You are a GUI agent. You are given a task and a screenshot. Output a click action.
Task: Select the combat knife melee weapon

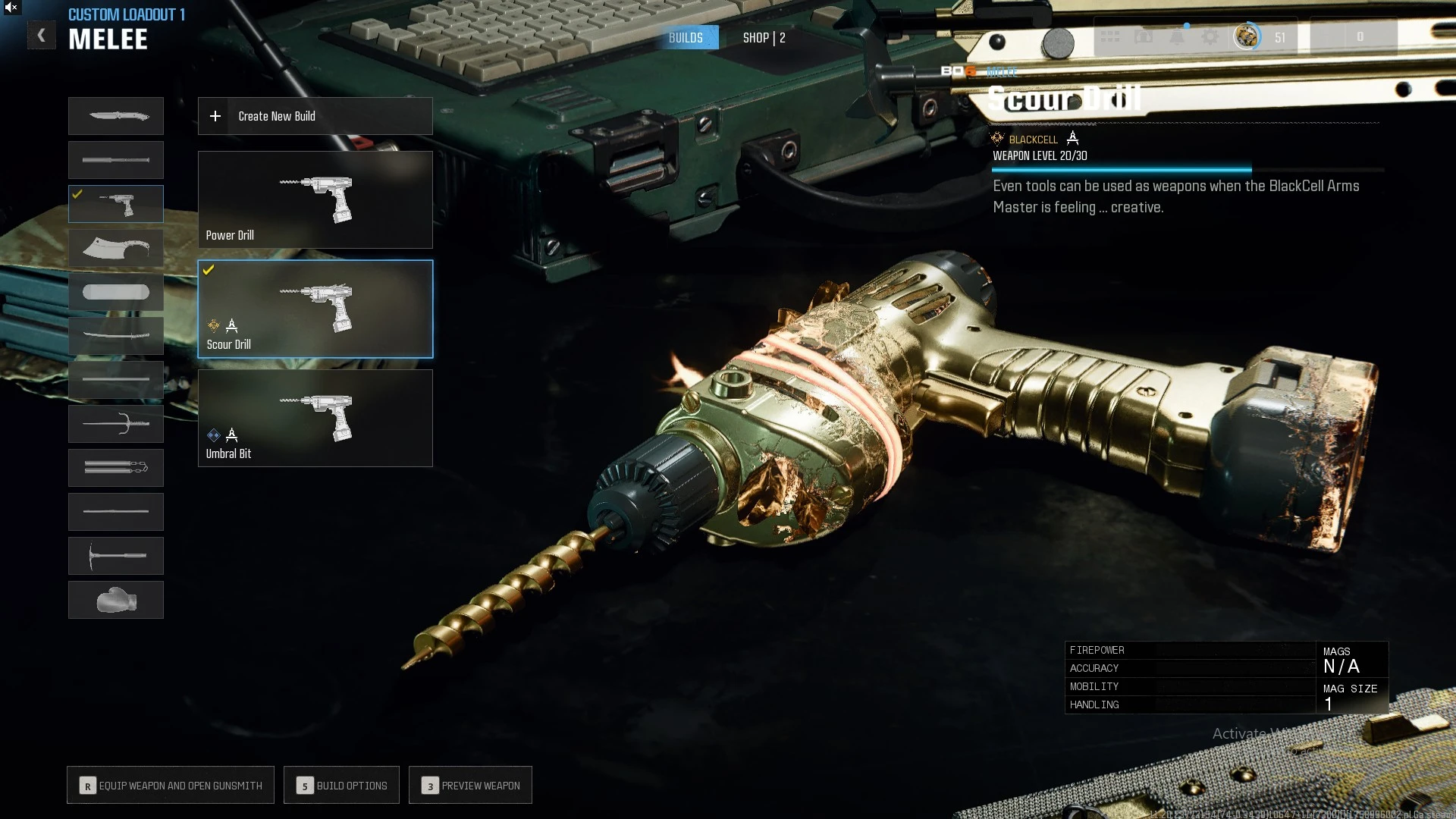pos(116,116)
